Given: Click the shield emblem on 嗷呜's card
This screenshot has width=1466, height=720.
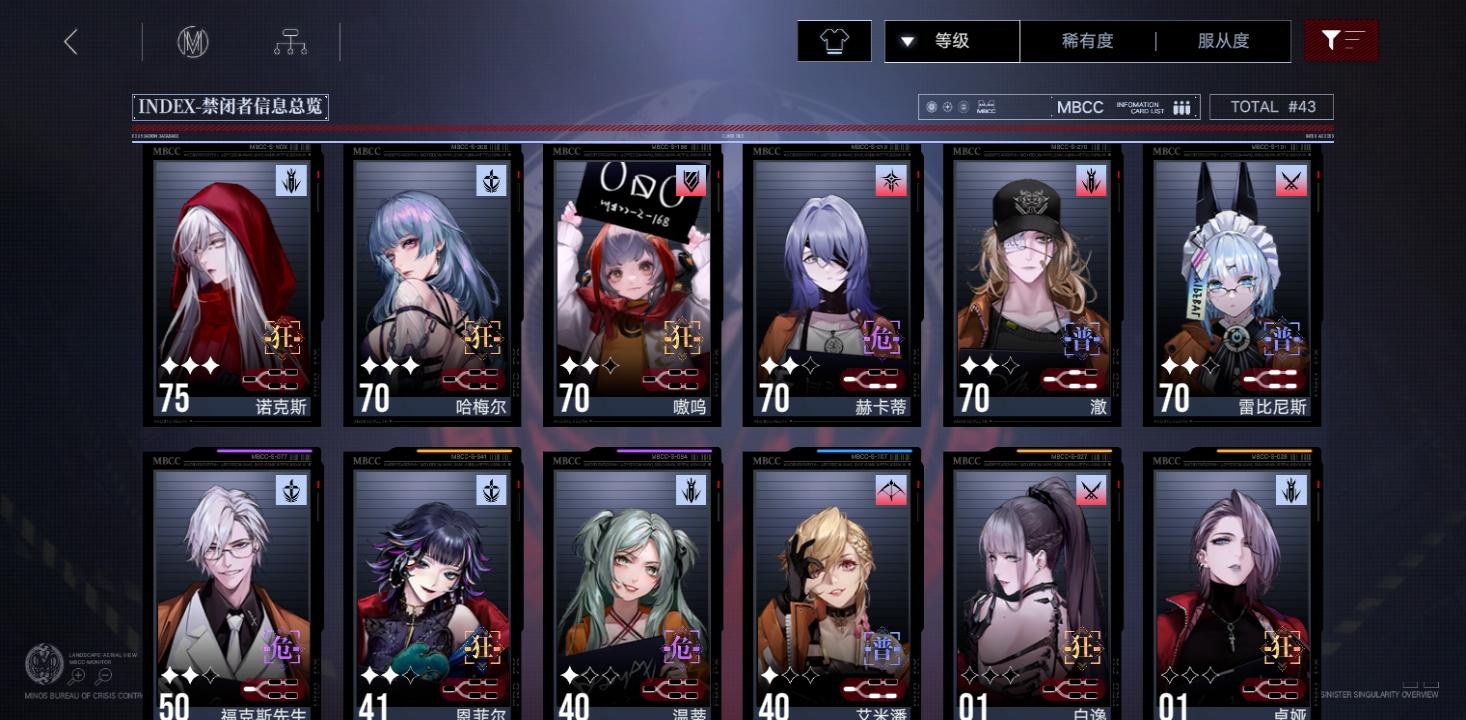Looking at the screenshot, I should (691, 182).
